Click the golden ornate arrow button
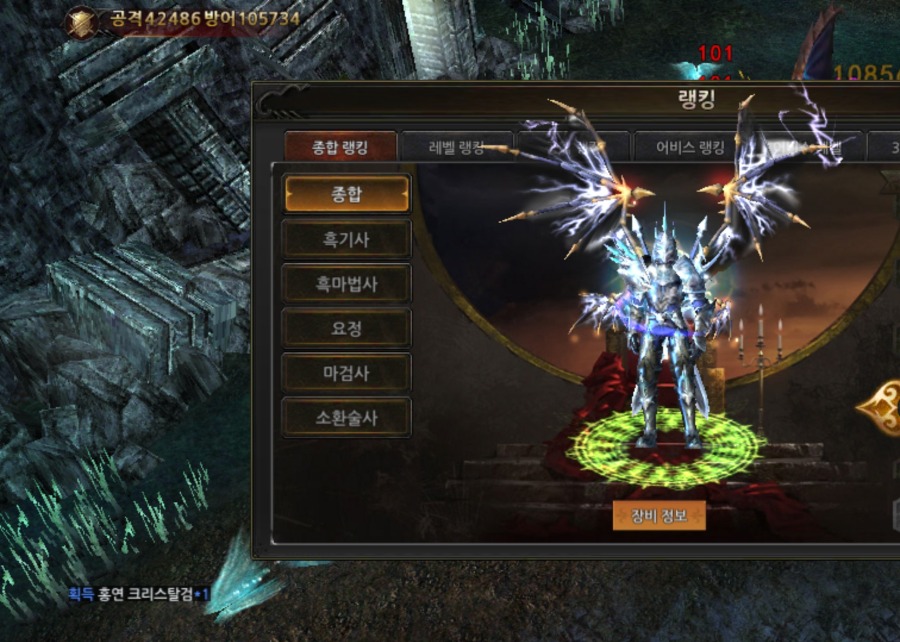 pos(880,406)
